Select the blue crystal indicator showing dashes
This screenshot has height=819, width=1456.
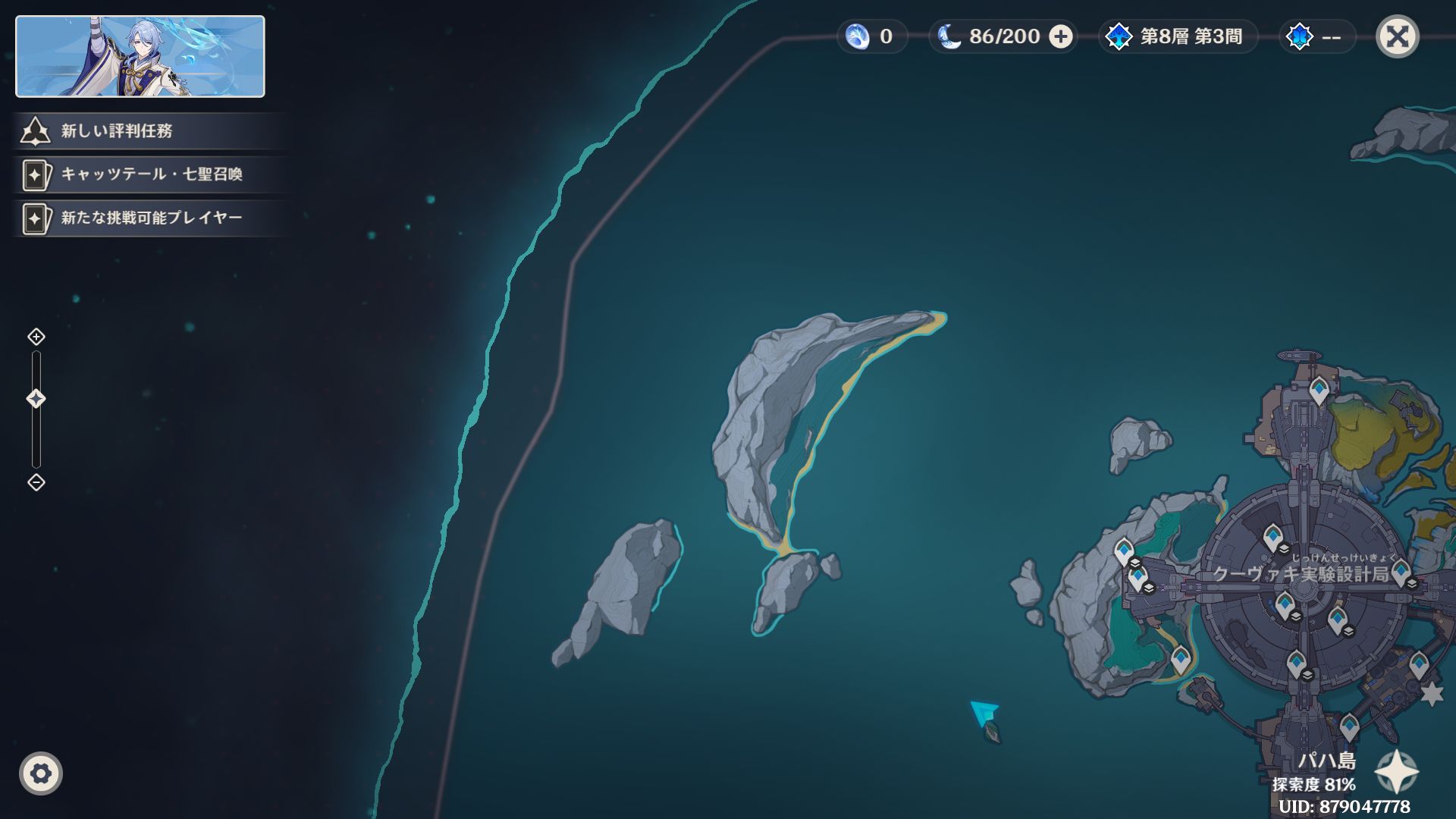pyautogui.click(x=1316, y=36)
